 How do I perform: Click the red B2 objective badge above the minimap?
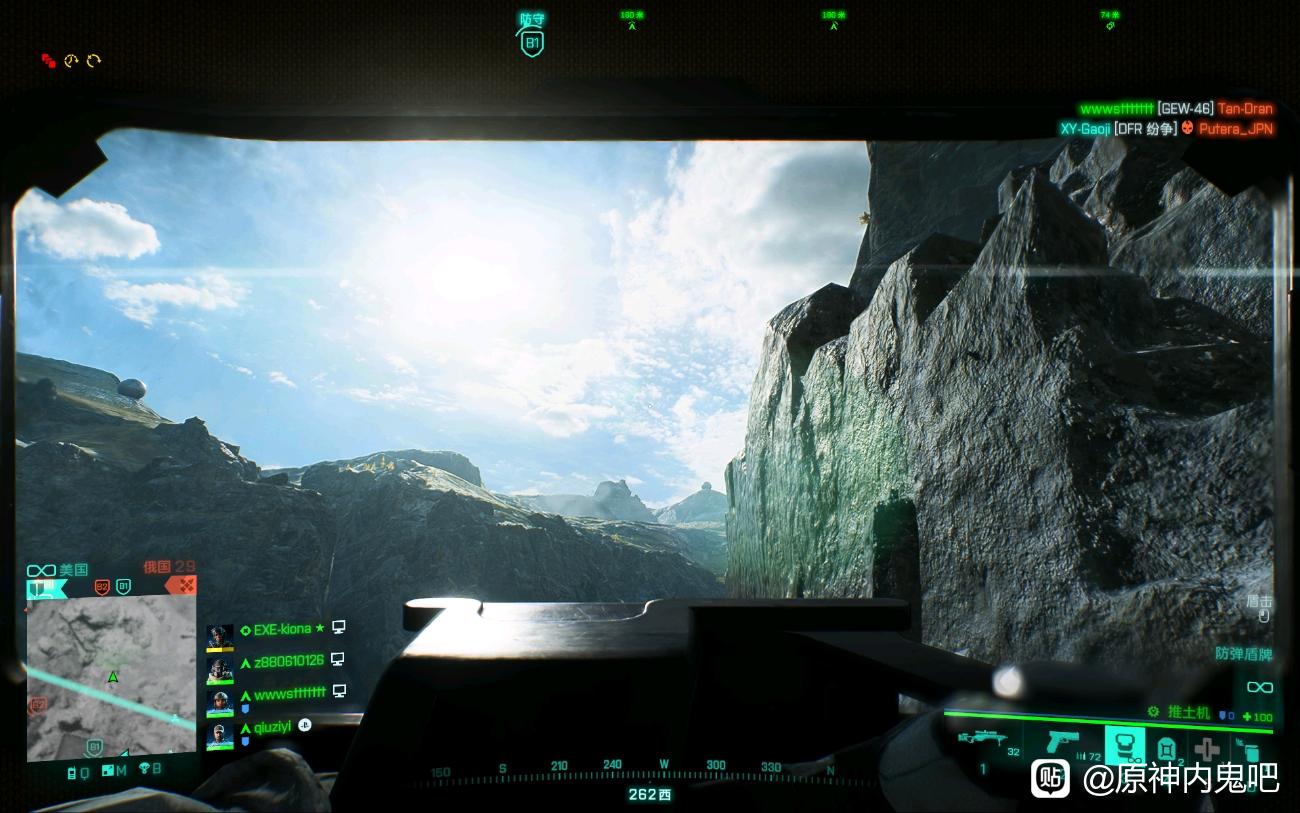(x=101, y=586)
